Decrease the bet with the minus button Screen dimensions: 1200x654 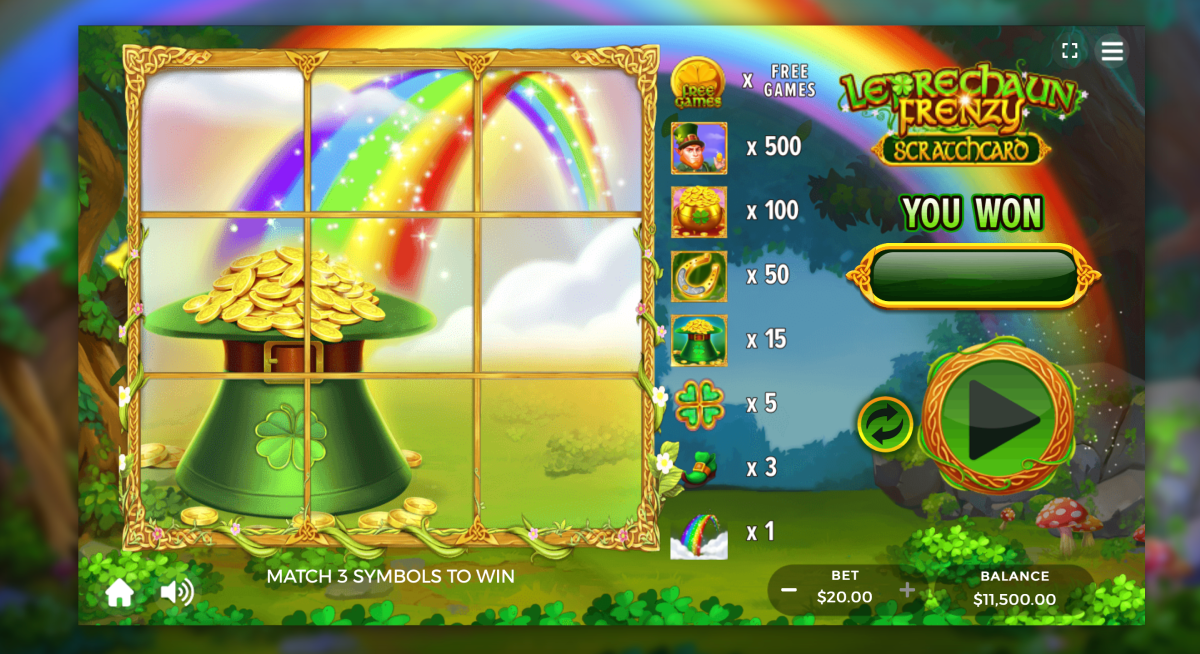tap(789, 590)
